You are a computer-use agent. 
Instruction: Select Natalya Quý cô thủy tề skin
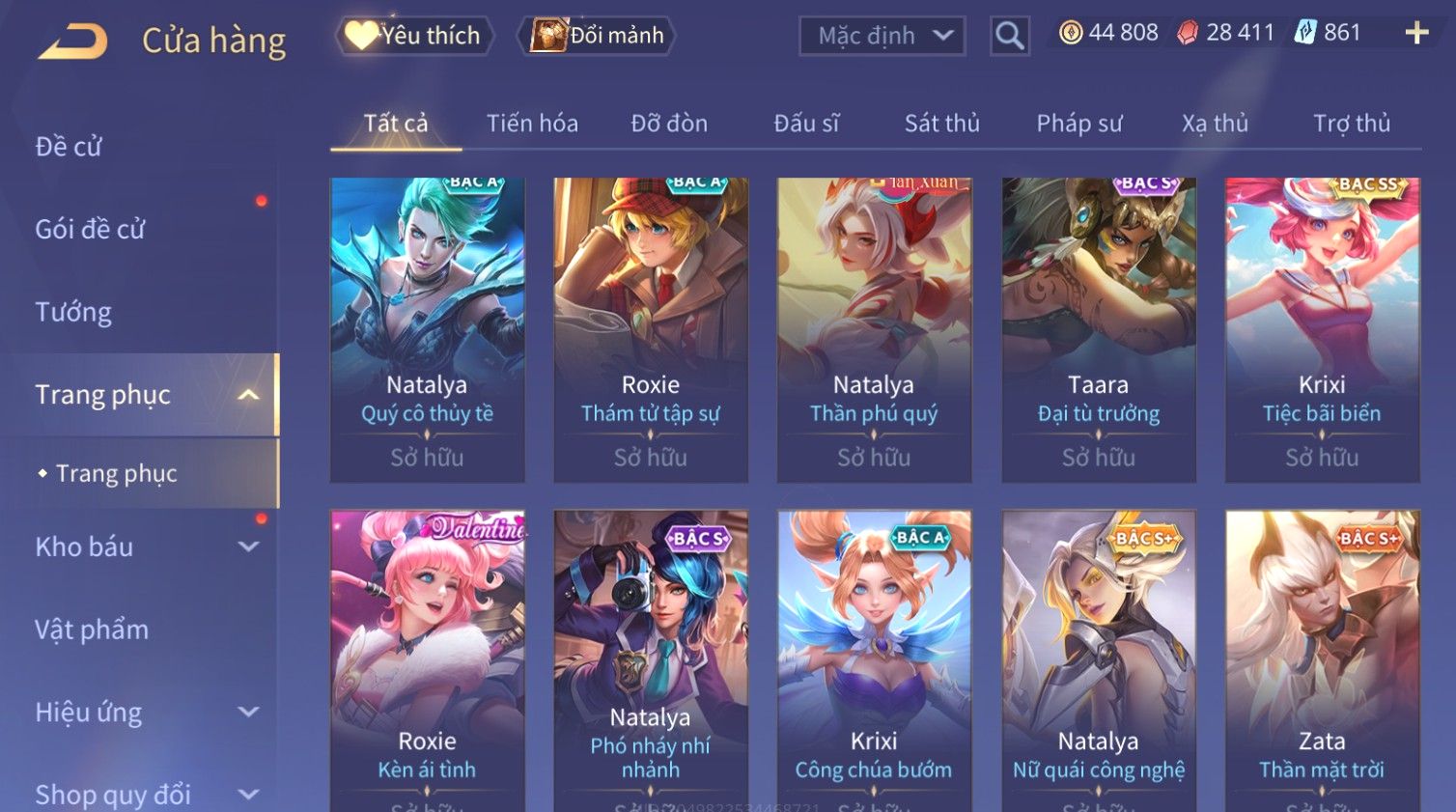click(427, 328)
